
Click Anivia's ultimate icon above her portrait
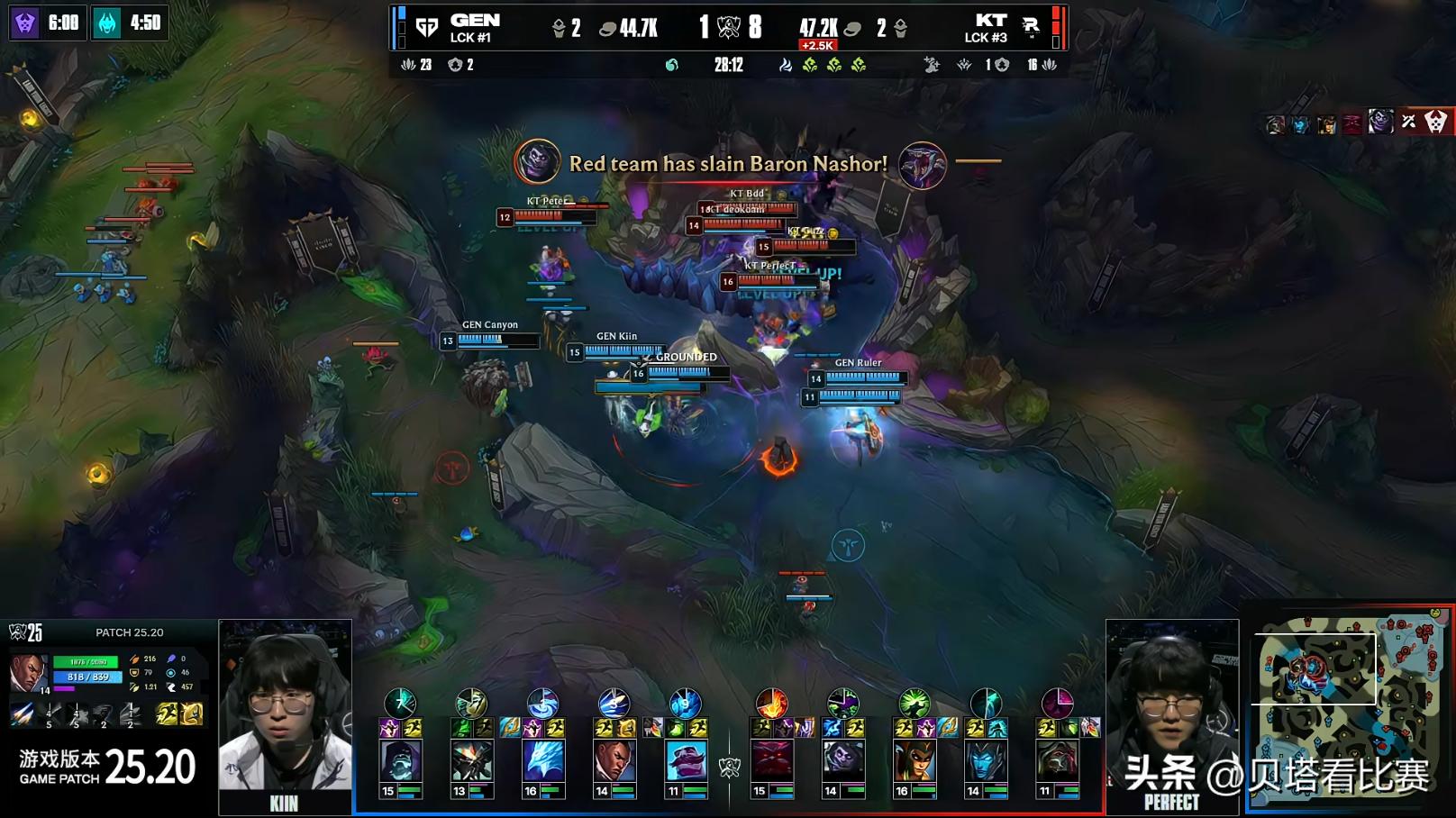click(542, 703)
